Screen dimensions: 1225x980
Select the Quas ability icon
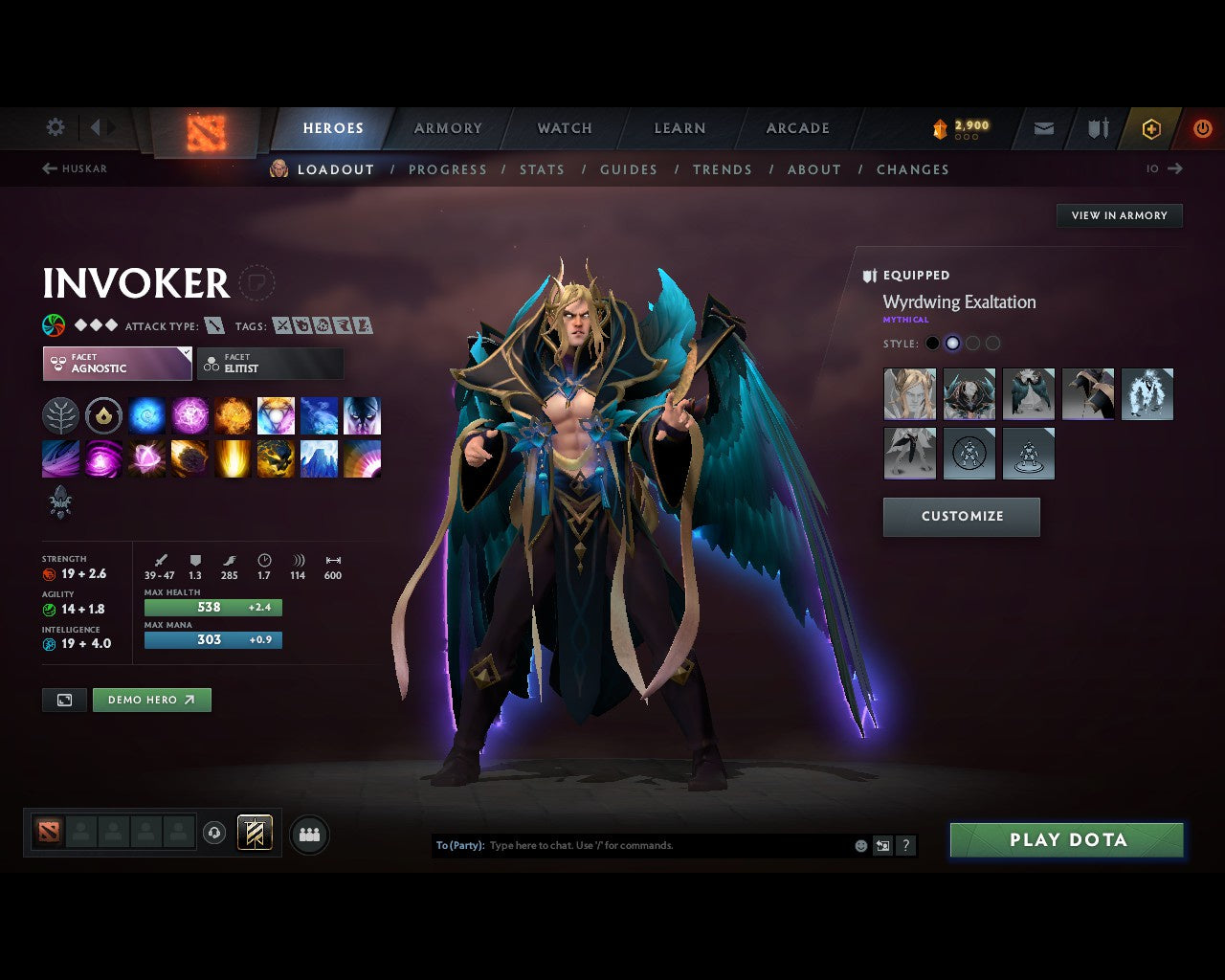146,415
